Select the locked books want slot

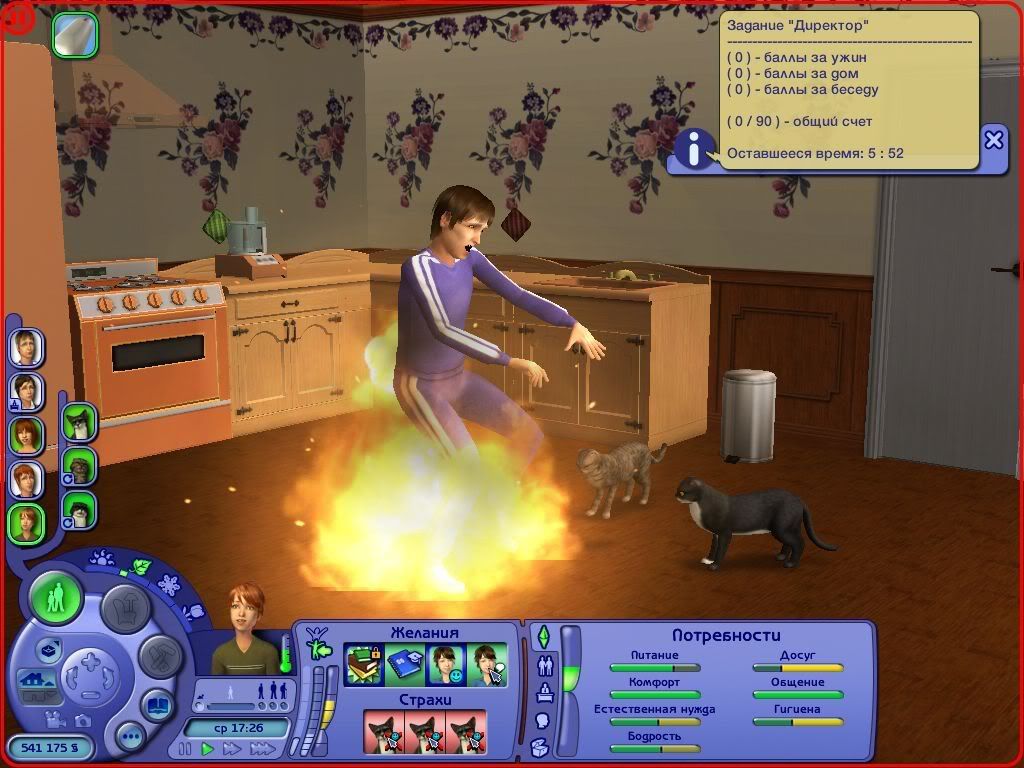click(364, 665)
